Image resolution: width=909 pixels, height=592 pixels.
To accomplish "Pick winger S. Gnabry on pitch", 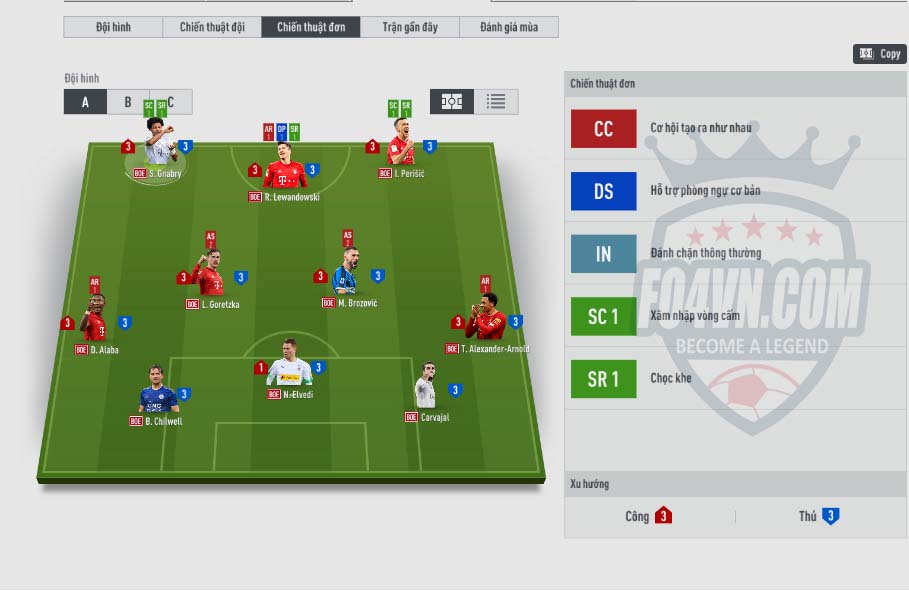I will 159,147.
